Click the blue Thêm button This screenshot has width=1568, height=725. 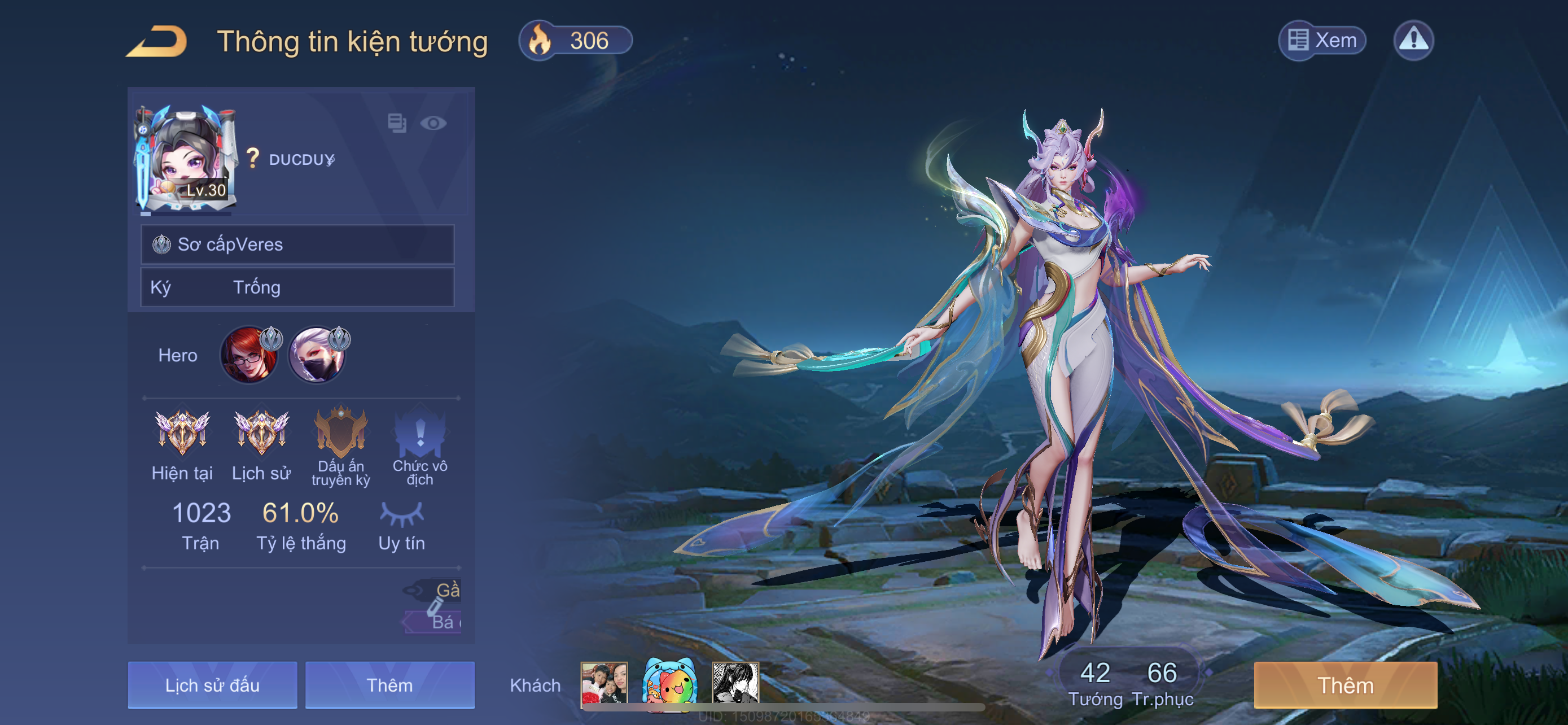click(389, 685)
